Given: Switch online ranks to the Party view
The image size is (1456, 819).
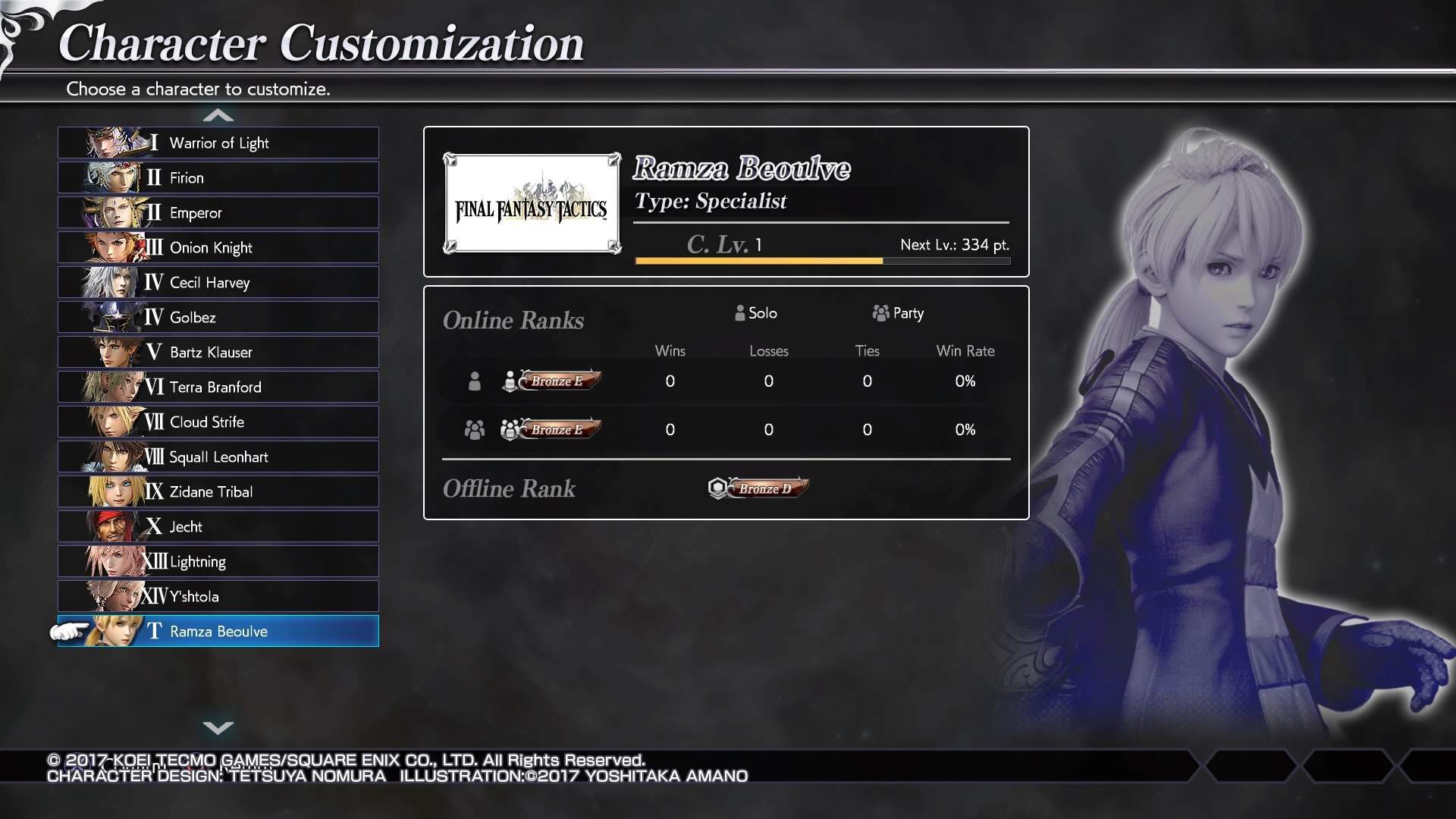Looking at the screenshot, I should click(x=898, y=313).
